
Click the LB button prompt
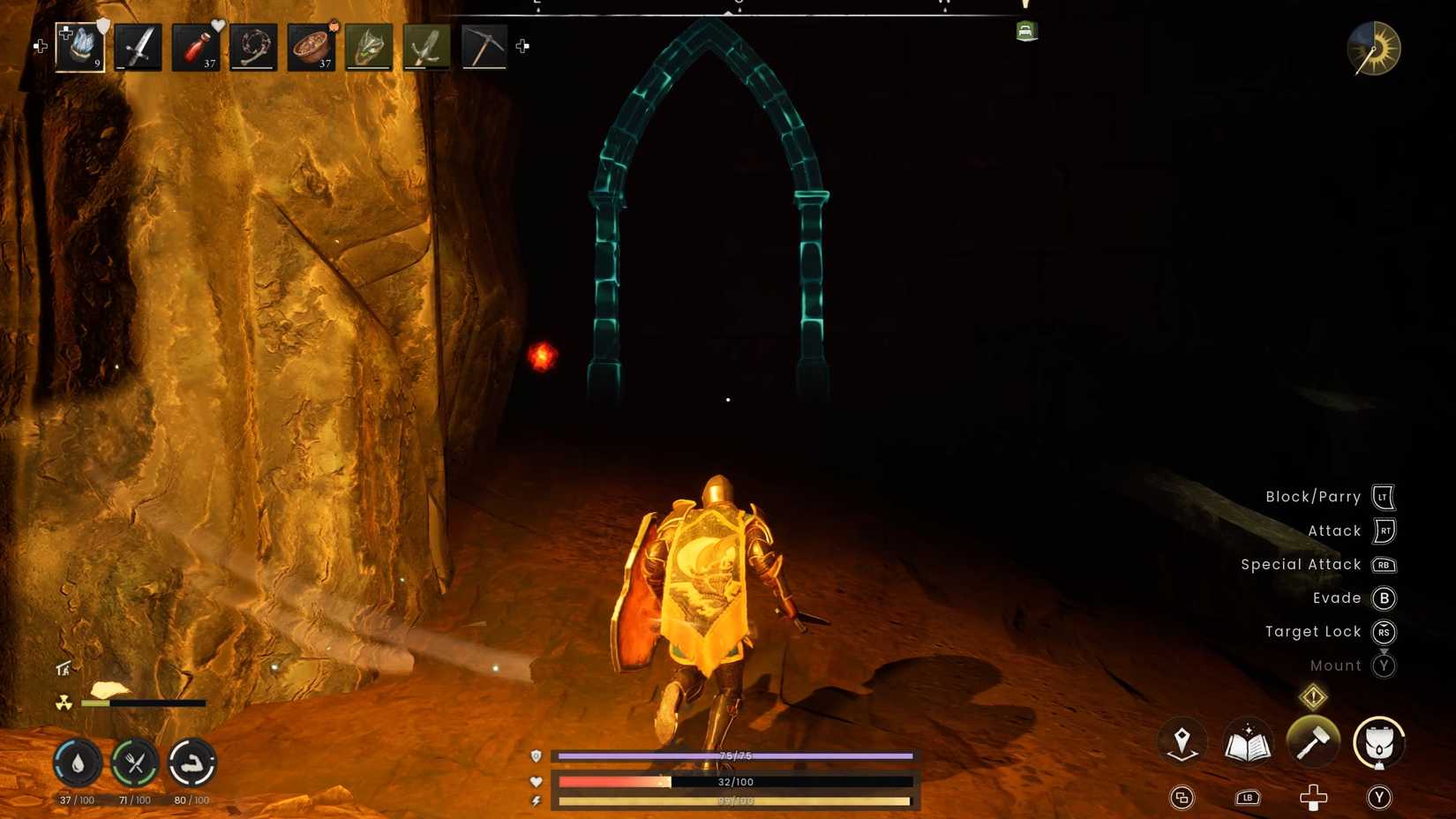pyautogui.click(x=1248, y=797)
